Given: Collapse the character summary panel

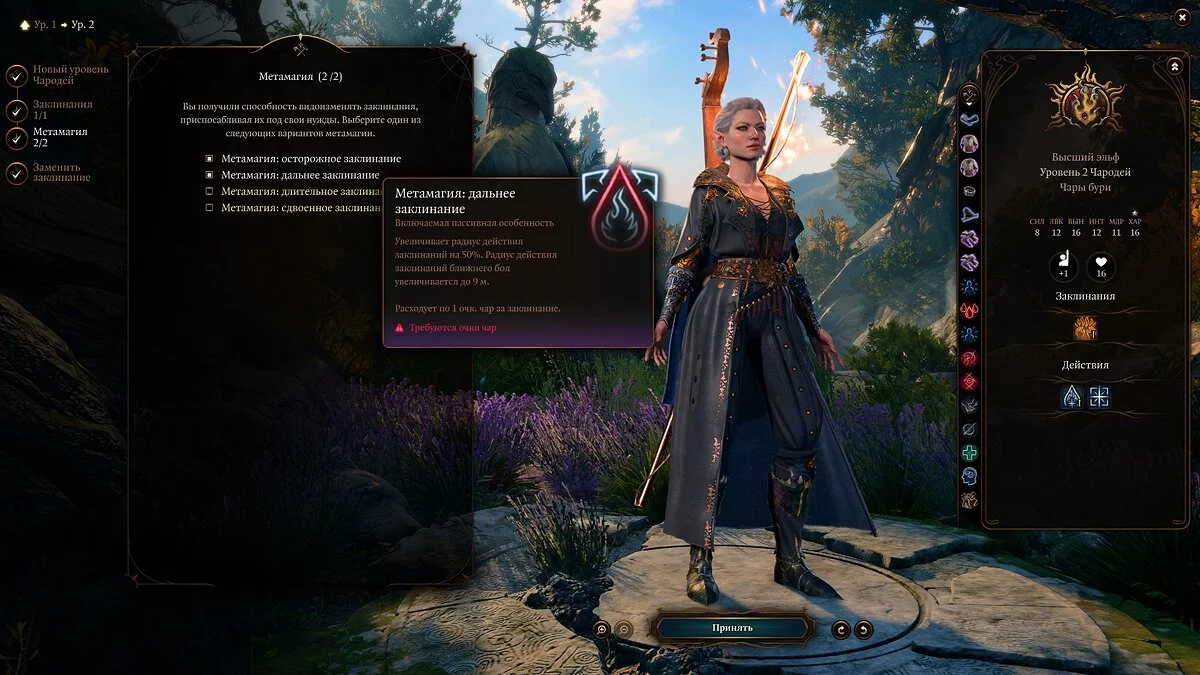Looking at the screenshot, I should pyautogui.click(x=1174, y=66).
